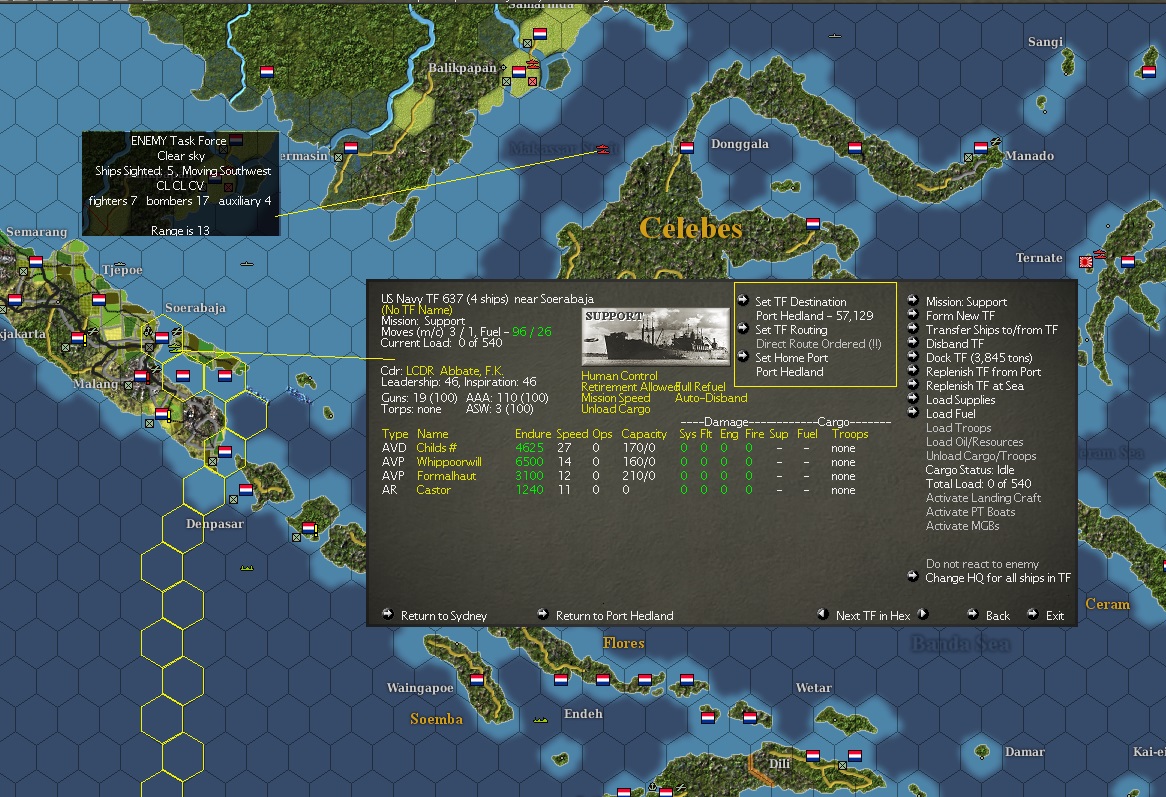Screen dimensions: 1166x797
Task: Load Supplies onto the task force
Action: tap(960, 400)
